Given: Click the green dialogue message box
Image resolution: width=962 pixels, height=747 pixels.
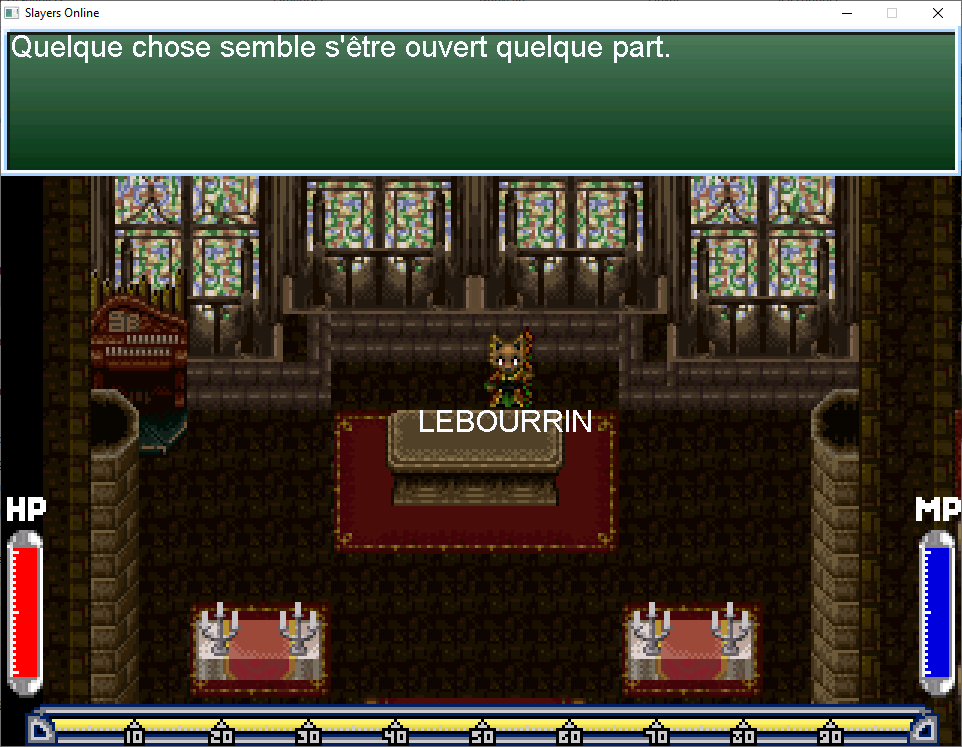Looking at the screenshot, I should coord(480,100).
